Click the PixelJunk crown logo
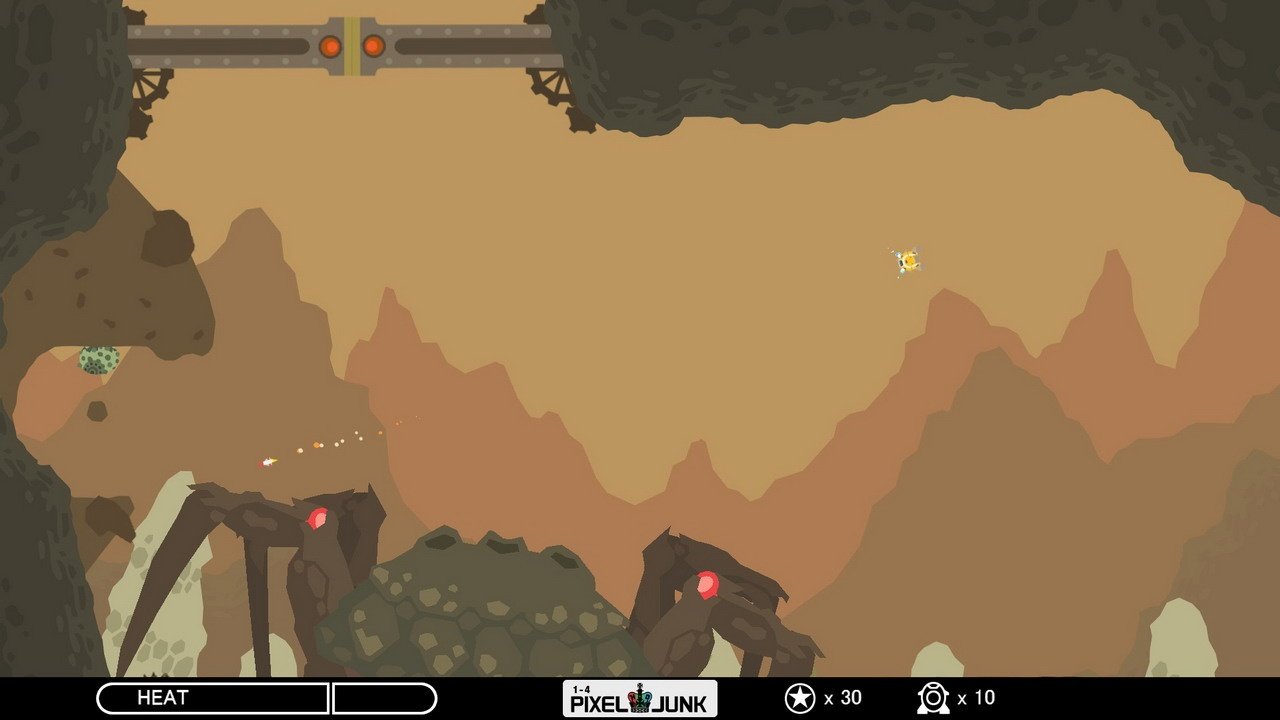The height and width of the screenshot is (720, 1280). [638, 699]
